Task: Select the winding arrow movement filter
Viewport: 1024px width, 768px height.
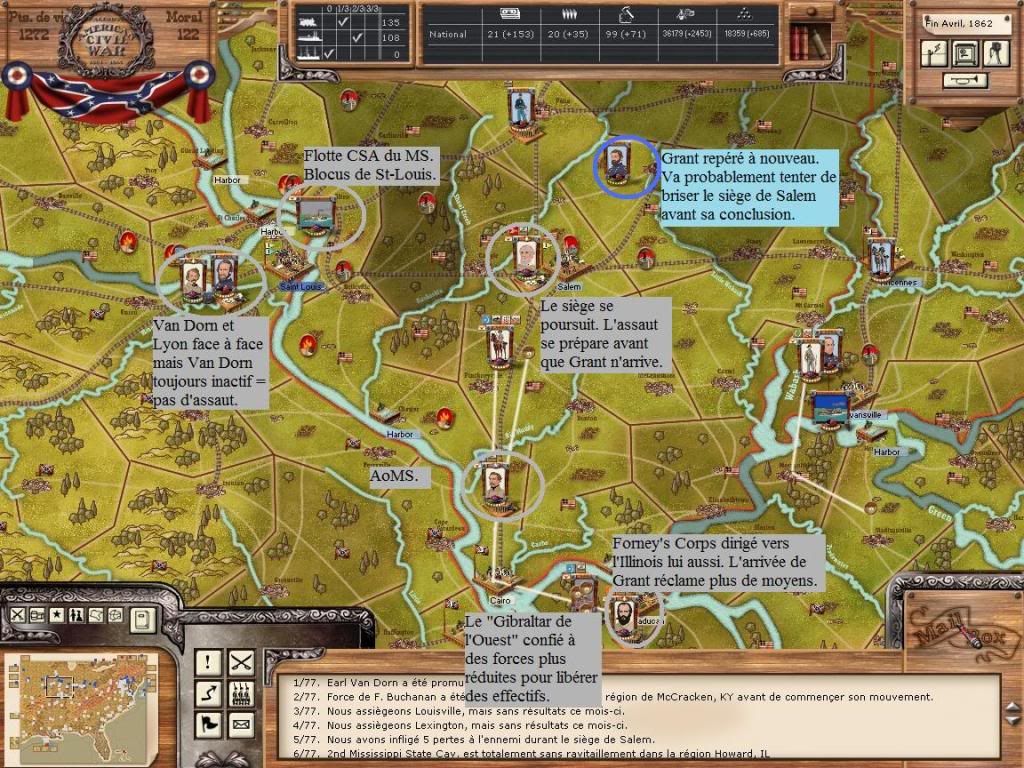Action: click(208, 692)
